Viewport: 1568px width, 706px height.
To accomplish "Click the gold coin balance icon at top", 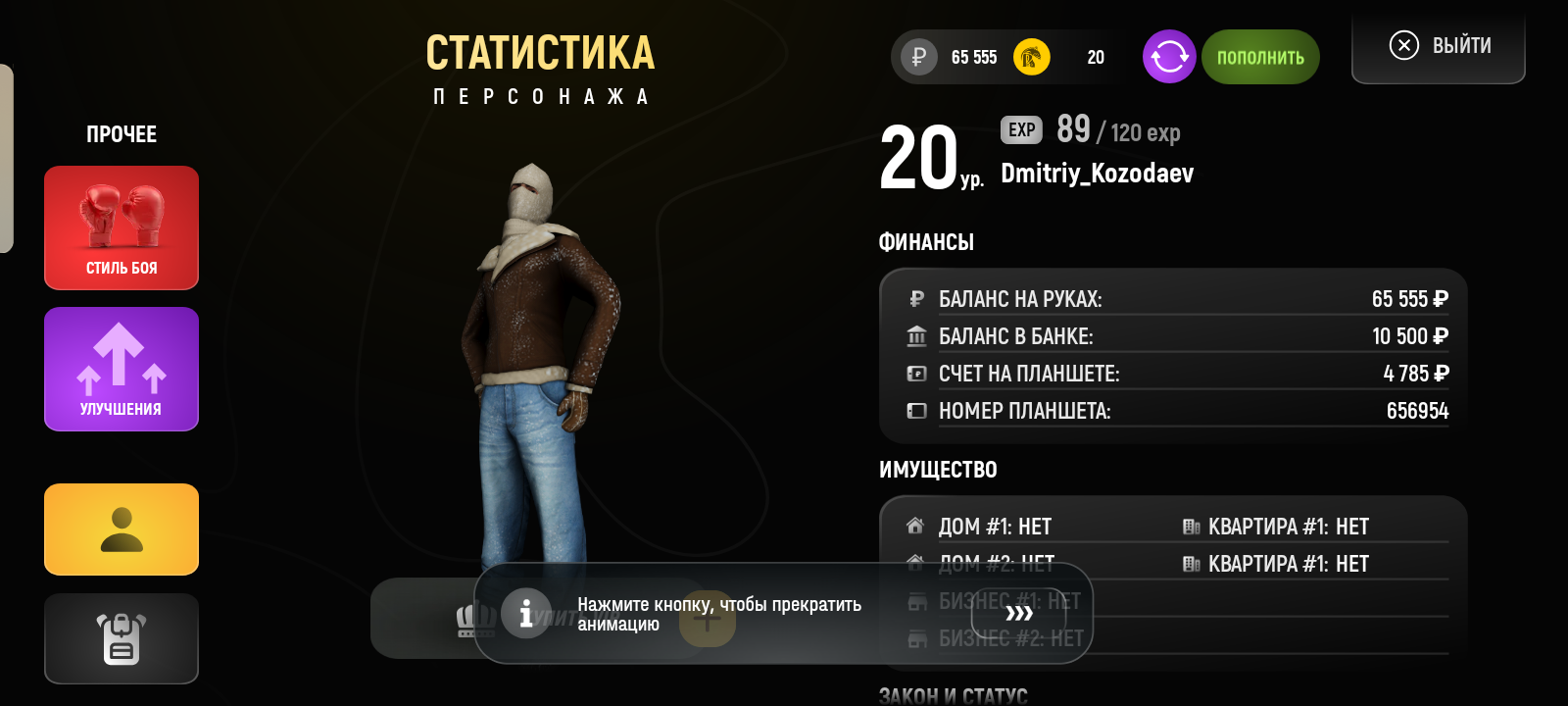I will pyautogui.click(x=1030, y=57).
